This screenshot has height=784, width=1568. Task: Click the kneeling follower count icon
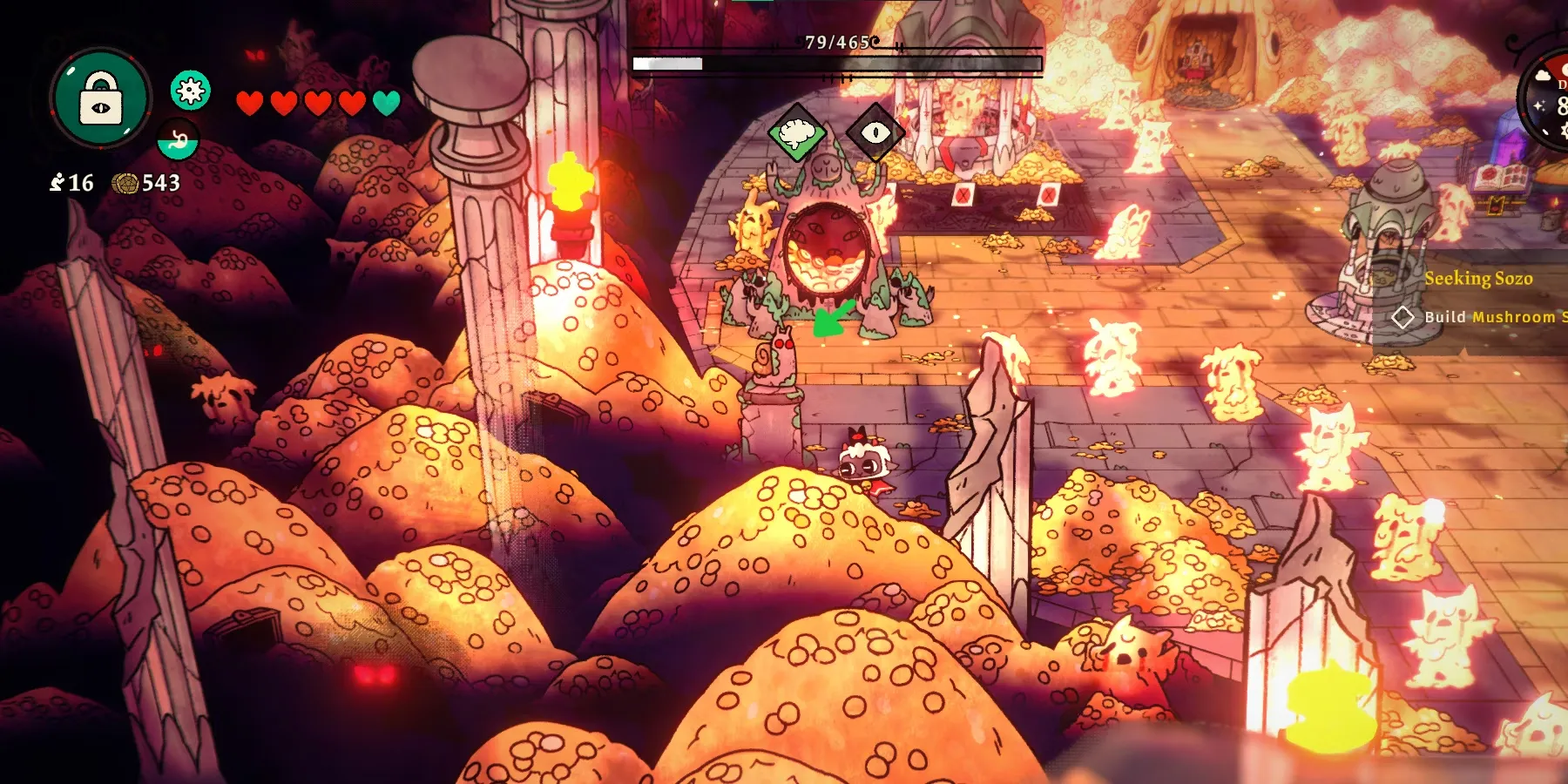[57, 182]
